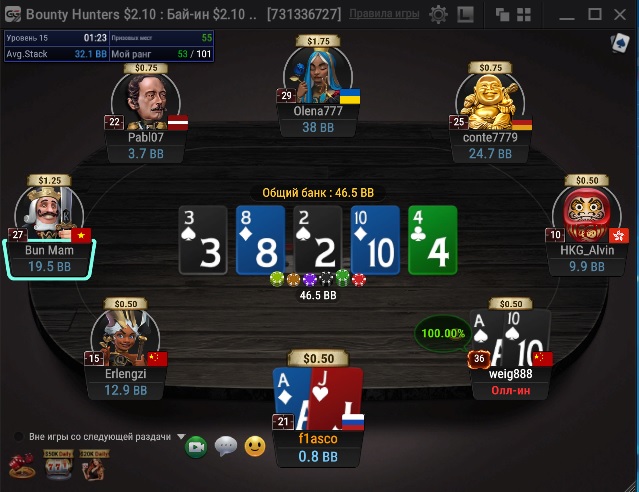Minimize the poker table window

point(566,15)
